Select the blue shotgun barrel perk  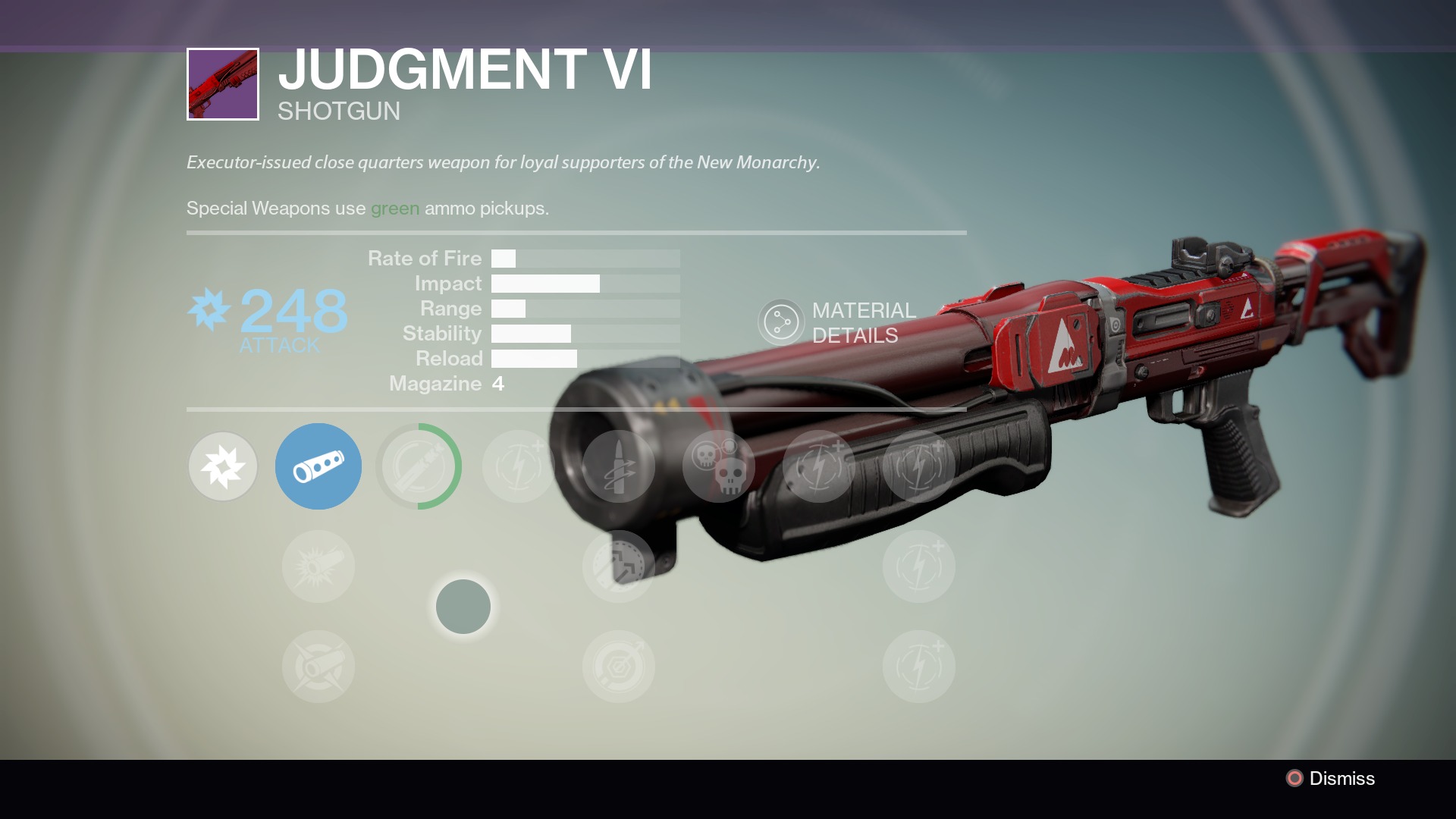point(318,466)
